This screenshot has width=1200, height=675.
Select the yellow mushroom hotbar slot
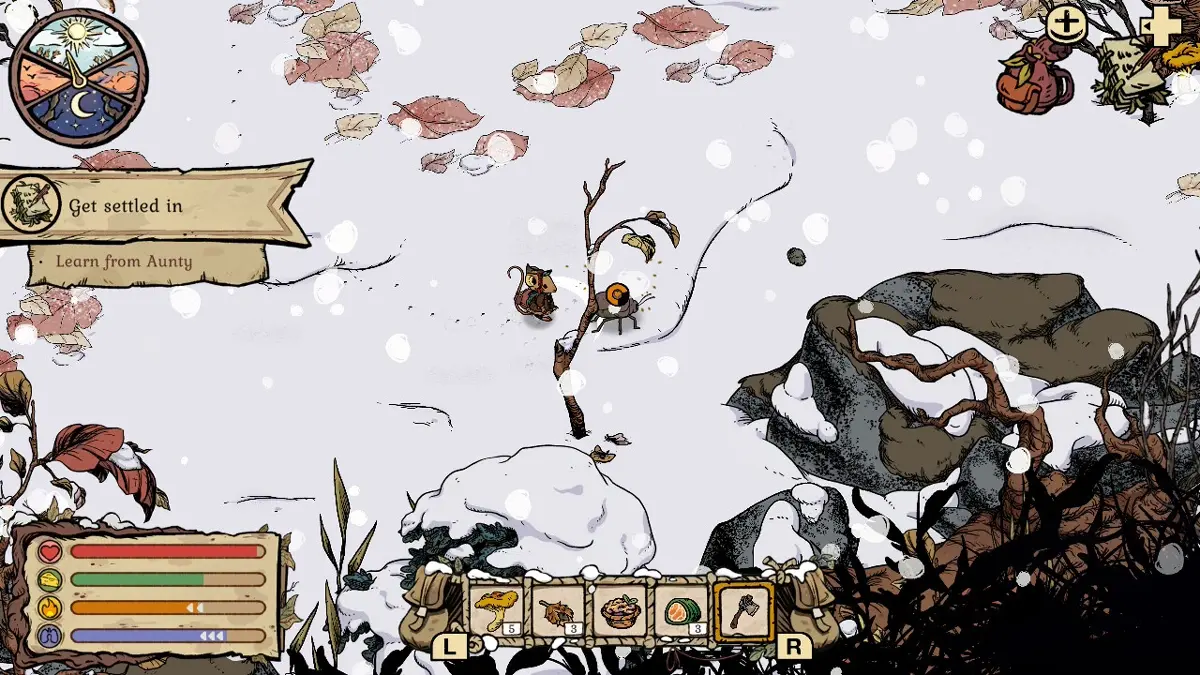pyautogui.click(x=496, y=610)
